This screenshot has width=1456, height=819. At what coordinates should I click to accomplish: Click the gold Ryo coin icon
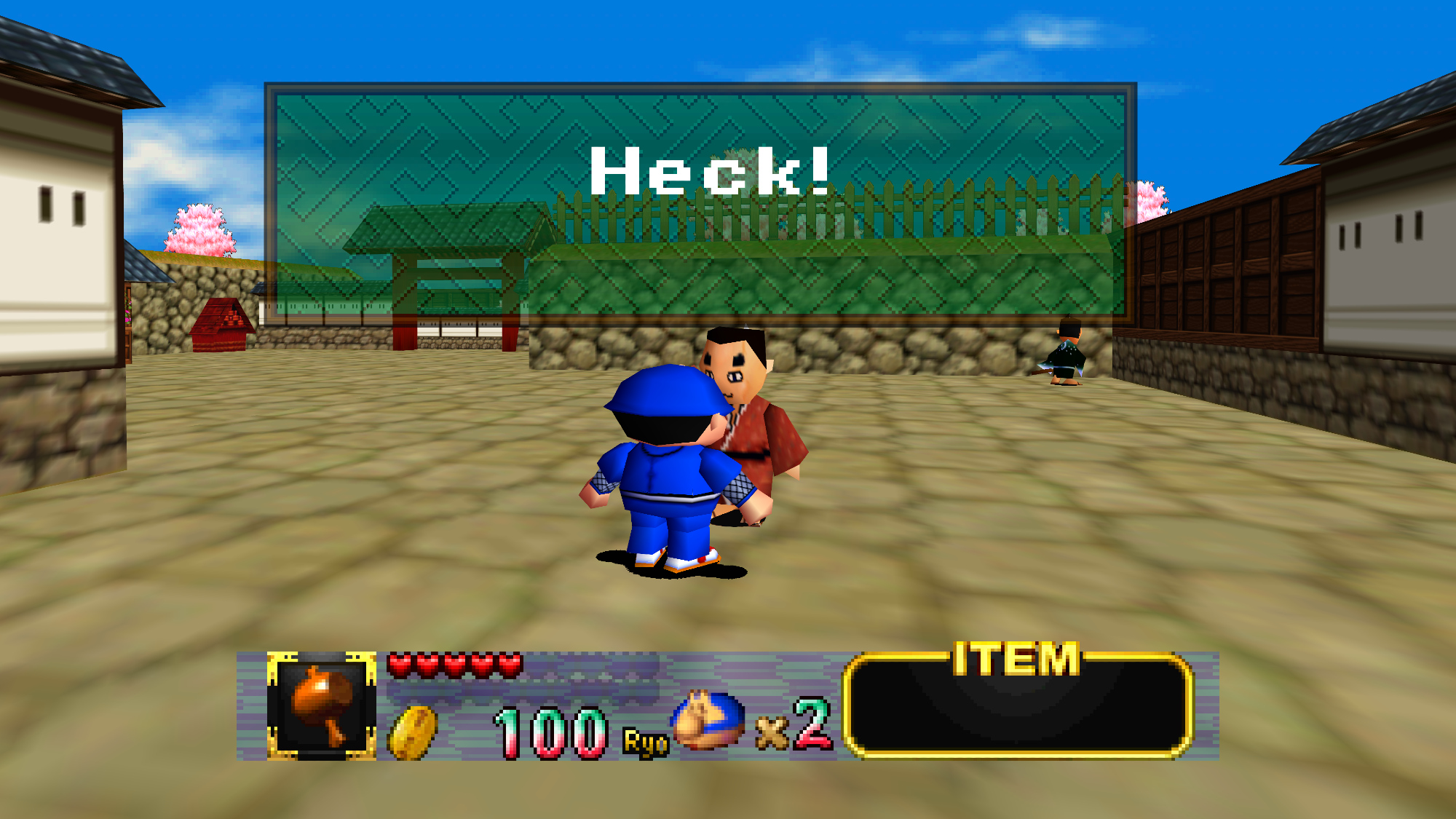(x=413, y=732)
